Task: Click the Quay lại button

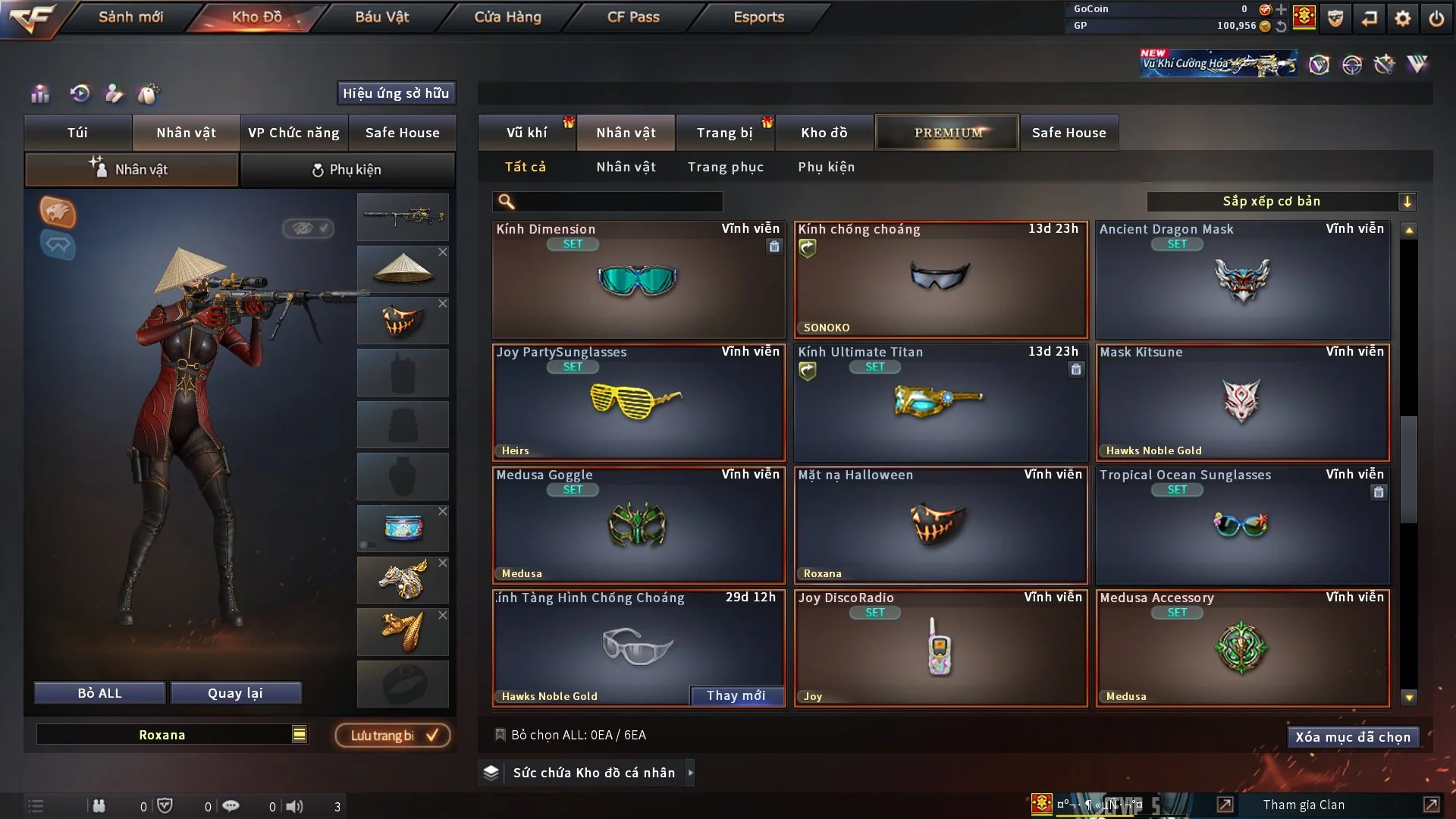Action: coord(235,693)
